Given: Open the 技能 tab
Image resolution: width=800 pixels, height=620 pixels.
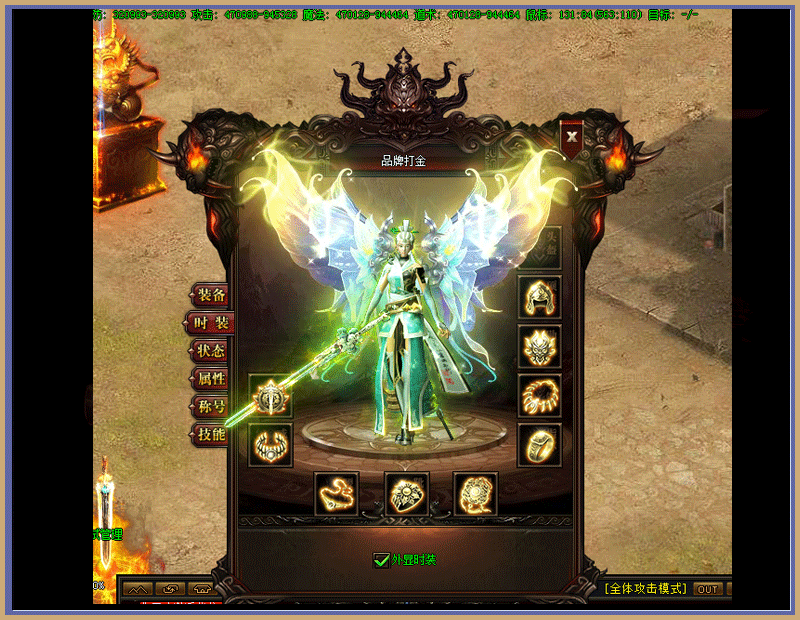Looking at the screenshot, I should click(210, 435).
